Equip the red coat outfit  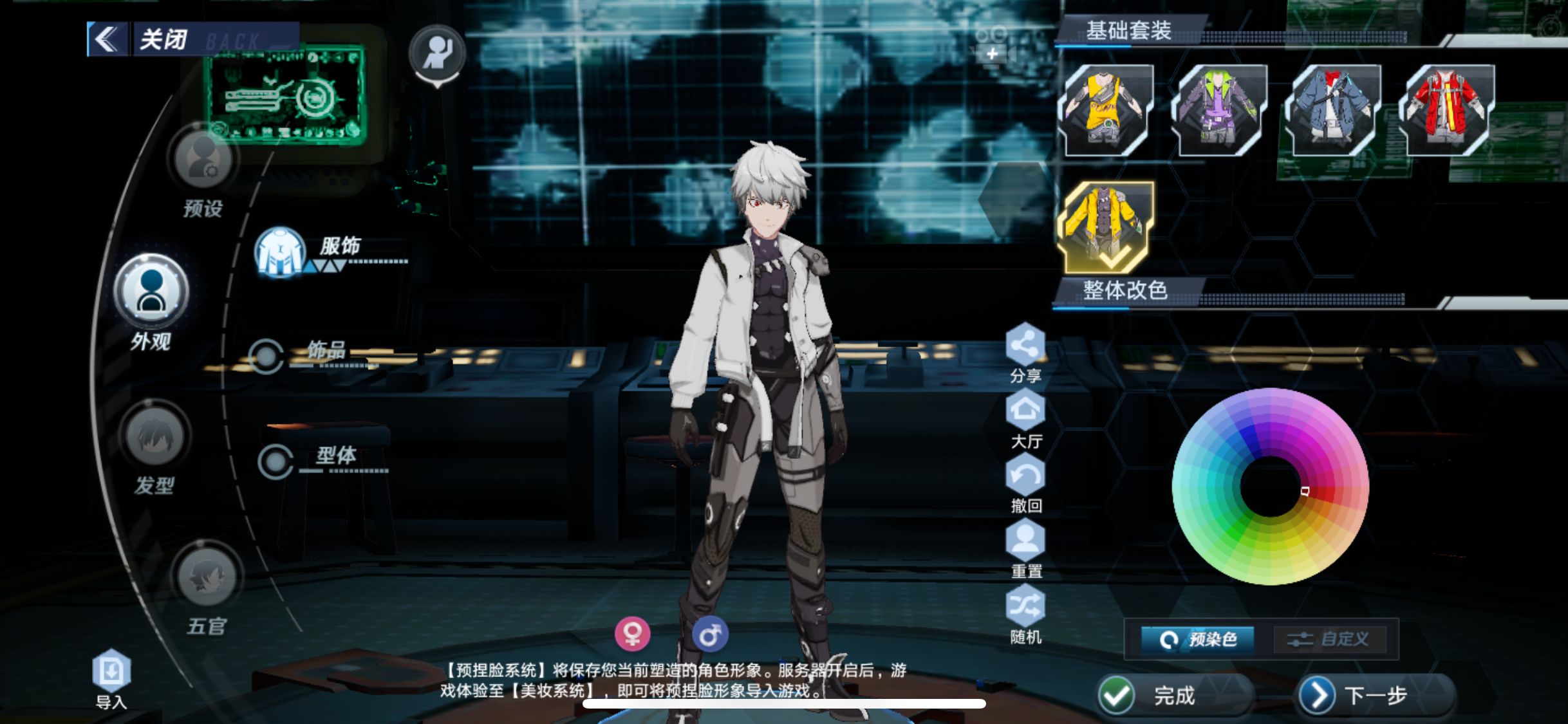[x=1446, y=109]
